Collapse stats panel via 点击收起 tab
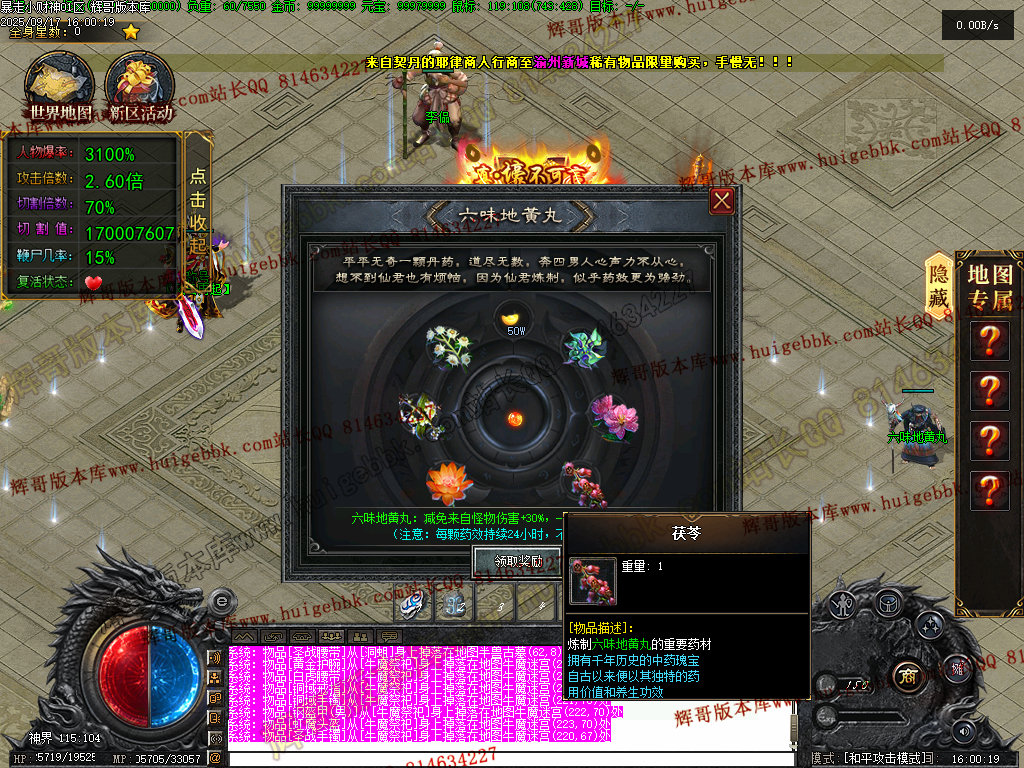This screenshot has height=768, width=1024. pos(198,216)
